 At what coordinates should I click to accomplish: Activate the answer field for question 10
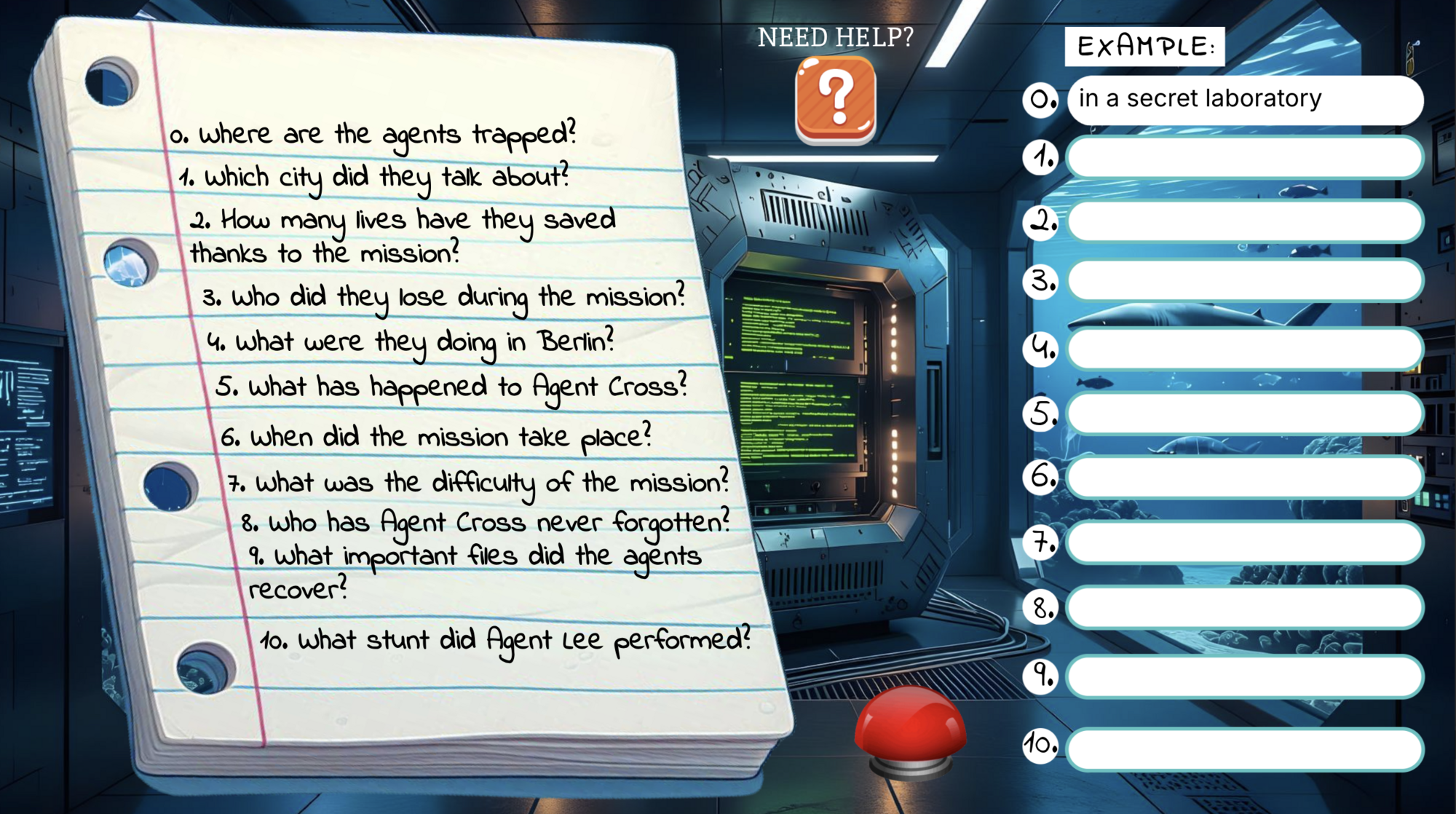click(x=1244, y=748)
